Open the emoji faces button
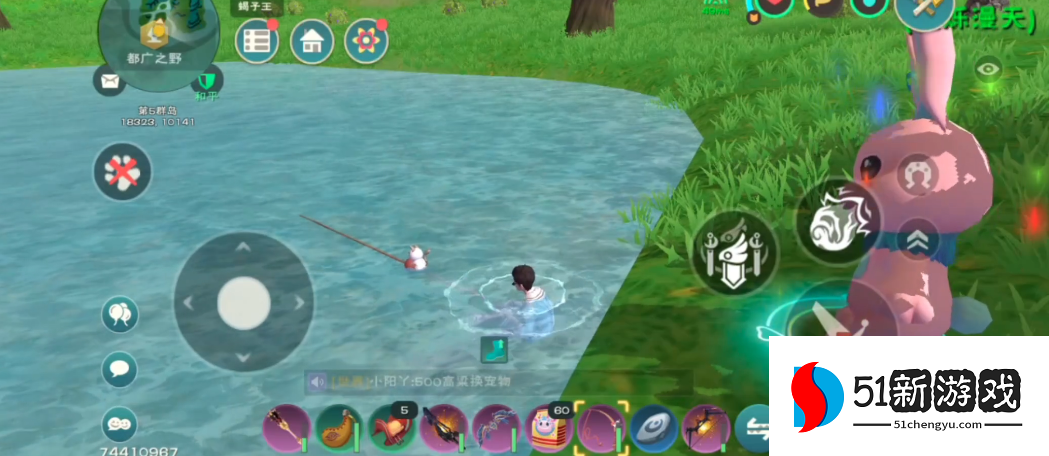Screen dimensions: 1049x456 [120, 424]
